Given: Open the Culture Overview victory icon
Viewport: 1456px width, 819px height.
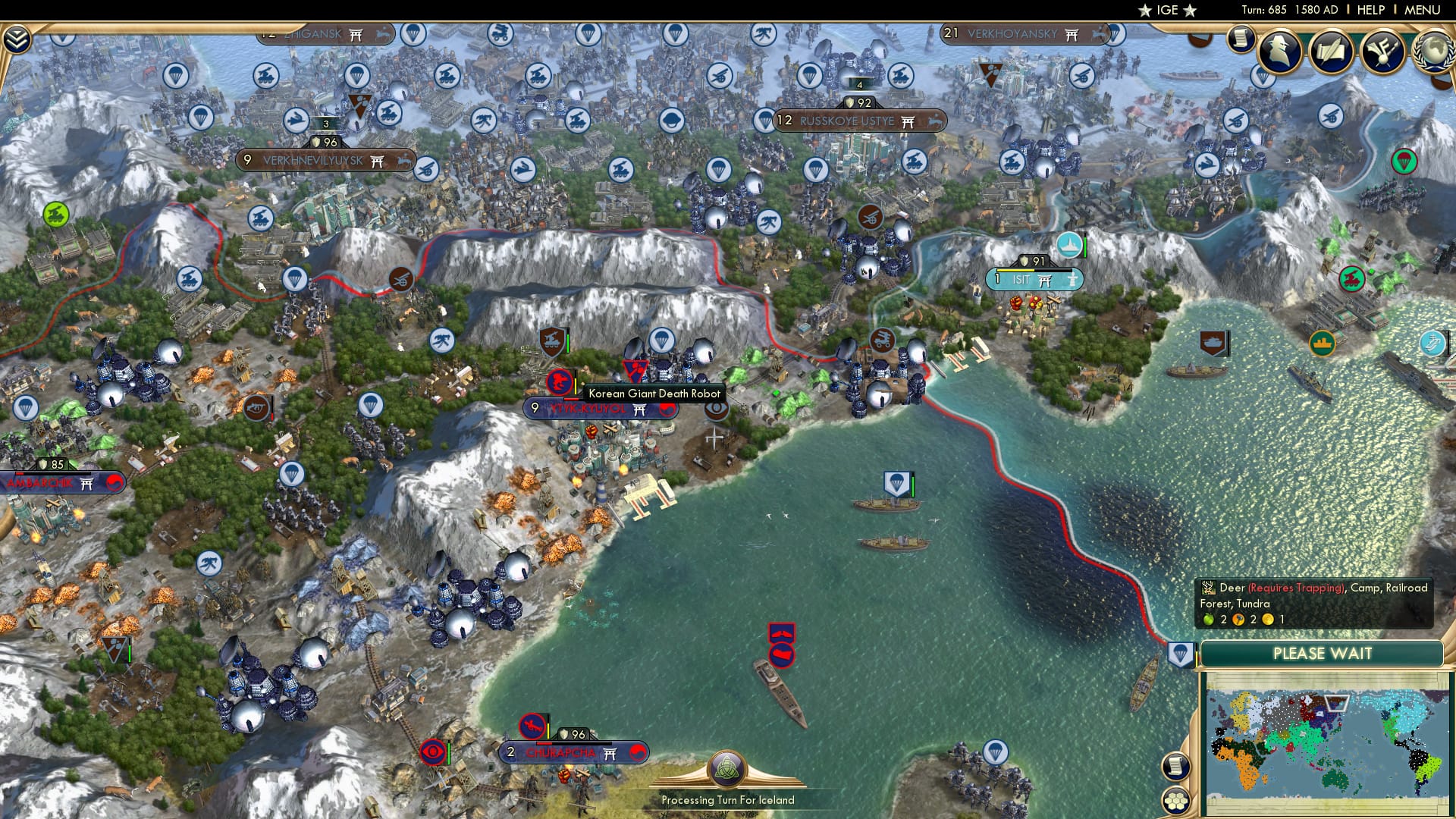Looking at the screenshot, I should point(1384,53).
